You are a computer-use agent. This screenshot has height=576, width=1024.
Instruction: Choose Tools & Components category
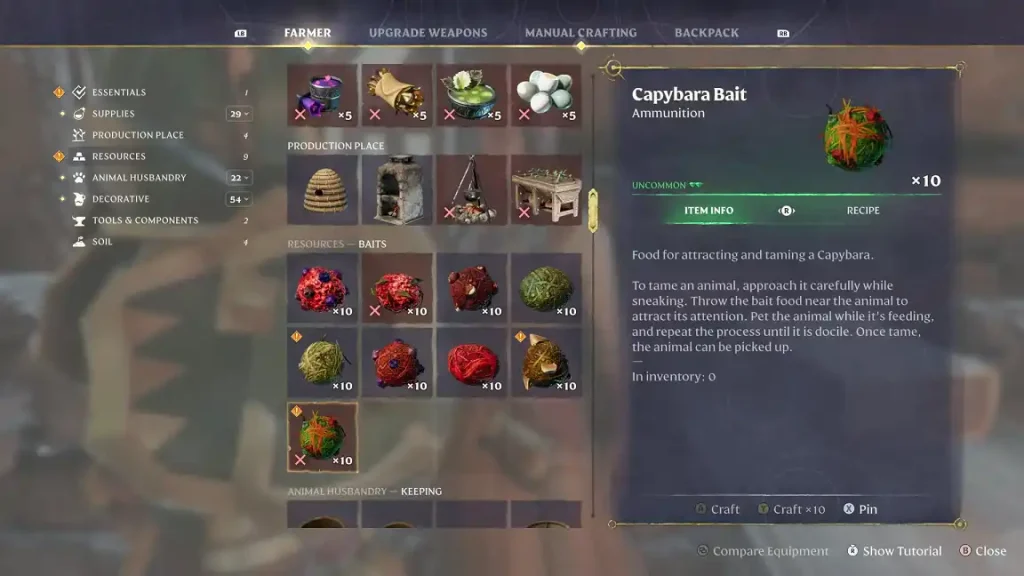[x=145, y=220]
